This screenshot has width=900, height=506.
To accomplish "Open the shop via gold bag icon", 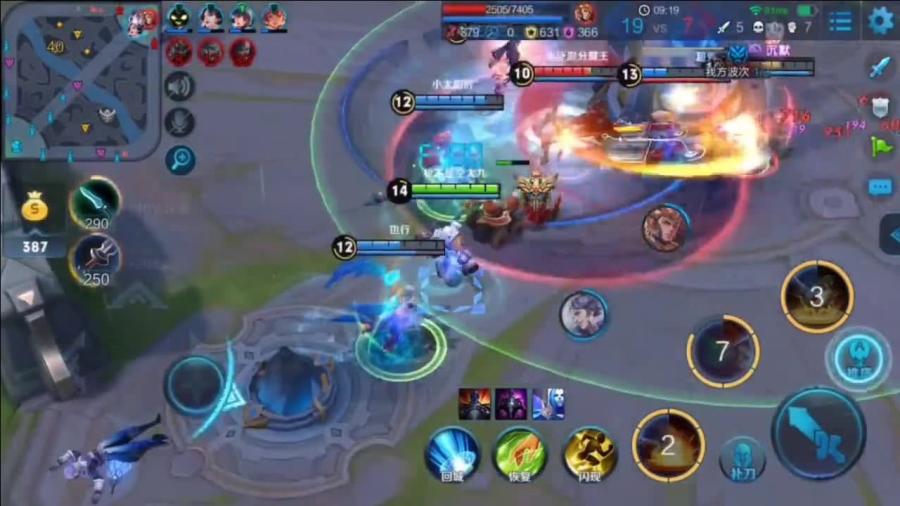I will point(35,208).
